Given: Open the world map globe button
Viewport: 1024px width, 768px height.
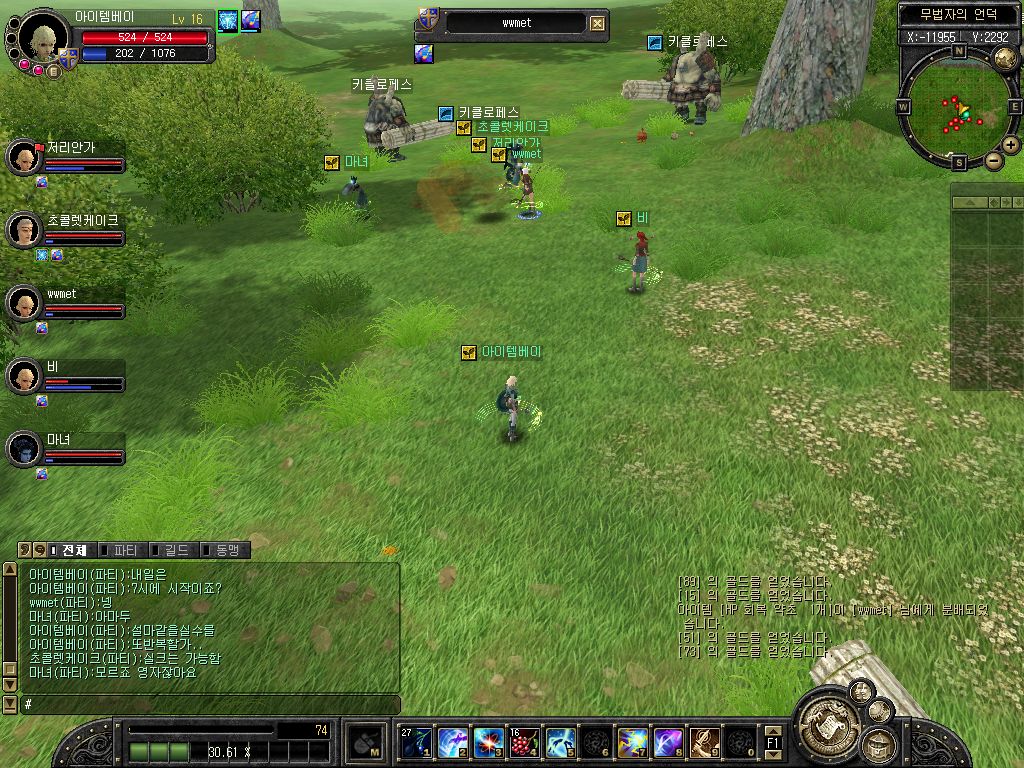Looking at the screenshot, I should click(1005, 58).
